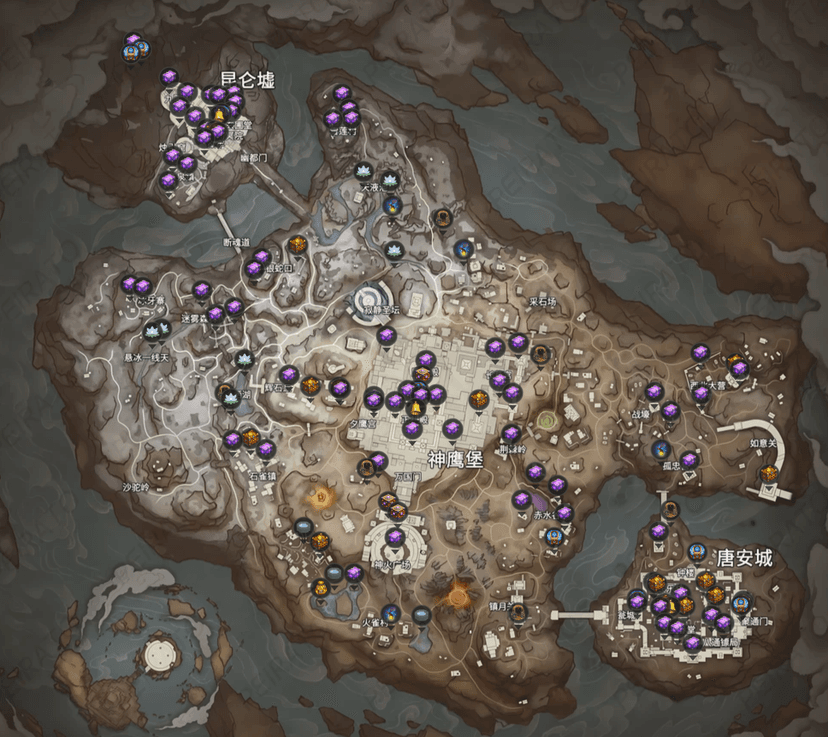Image resolution: width=828 pixels, height=737 pixels.
Task: Click the blue totem marker beside 唐安城 label
Action: (698, 551)
